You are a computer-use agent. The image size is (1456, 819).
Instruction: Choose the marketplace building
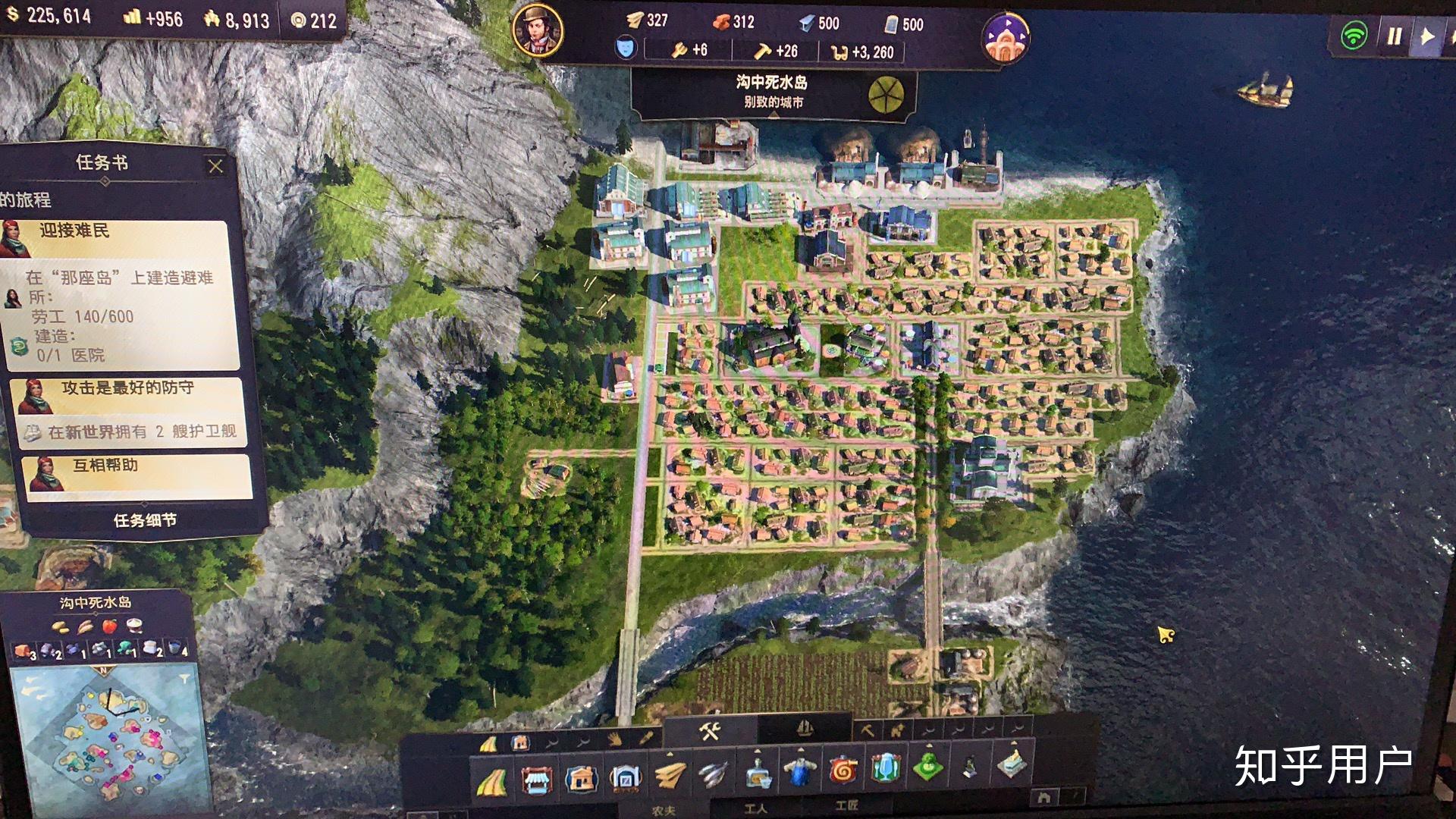(537, 780)
